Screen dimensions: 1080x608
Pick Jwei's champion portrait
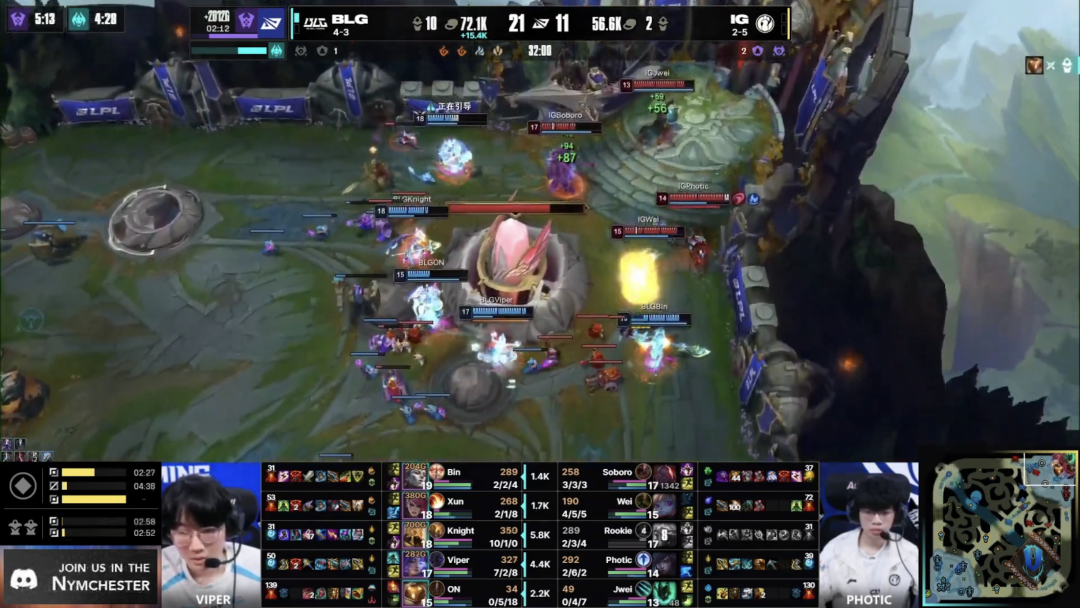point(665,594)
